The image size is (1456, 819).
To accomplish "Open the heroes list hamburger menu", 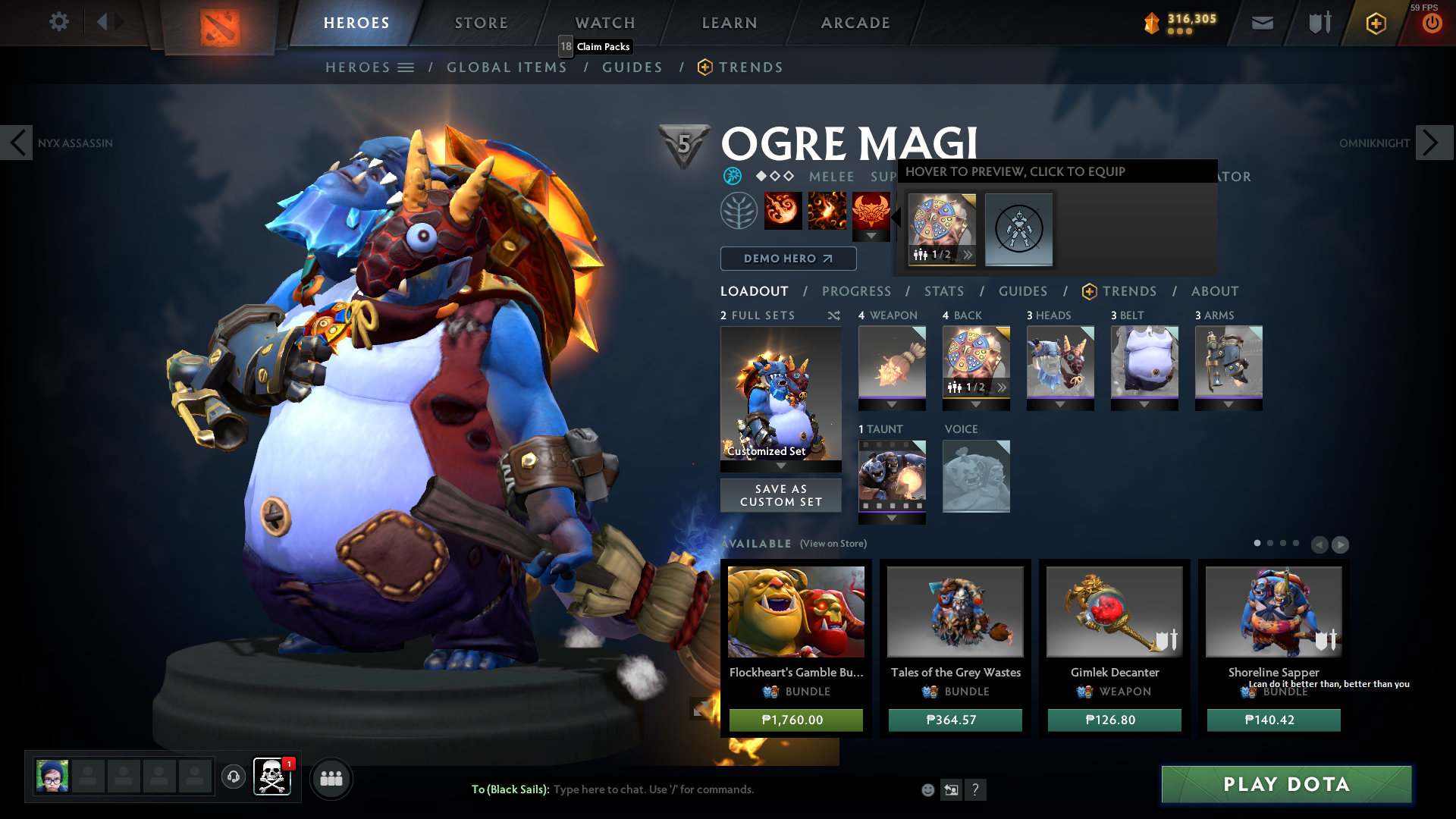I will pos(407,67).
